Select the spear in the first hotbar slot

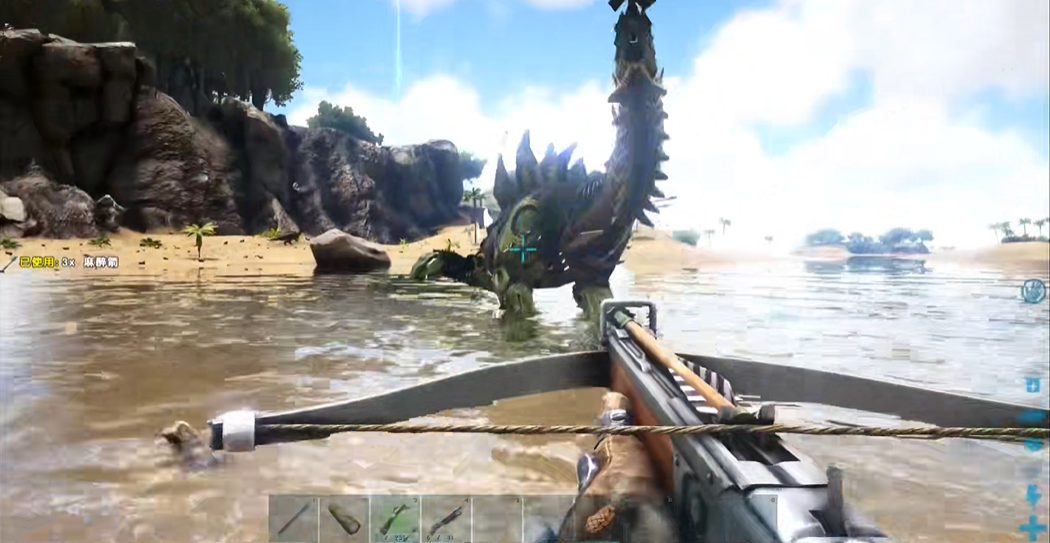[x=293, y=519]
